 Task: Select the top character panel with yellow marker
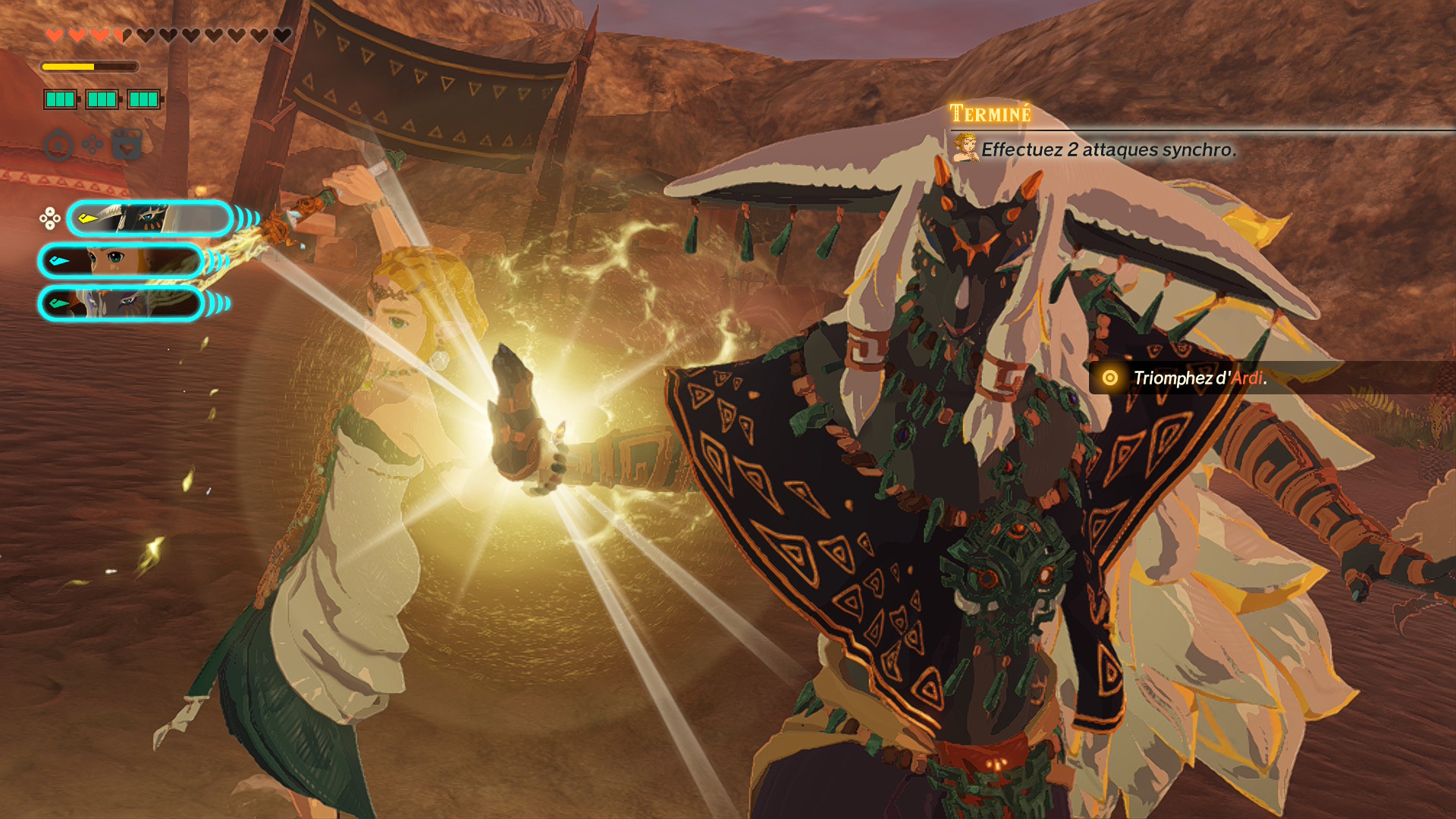(x=149, y=218)
